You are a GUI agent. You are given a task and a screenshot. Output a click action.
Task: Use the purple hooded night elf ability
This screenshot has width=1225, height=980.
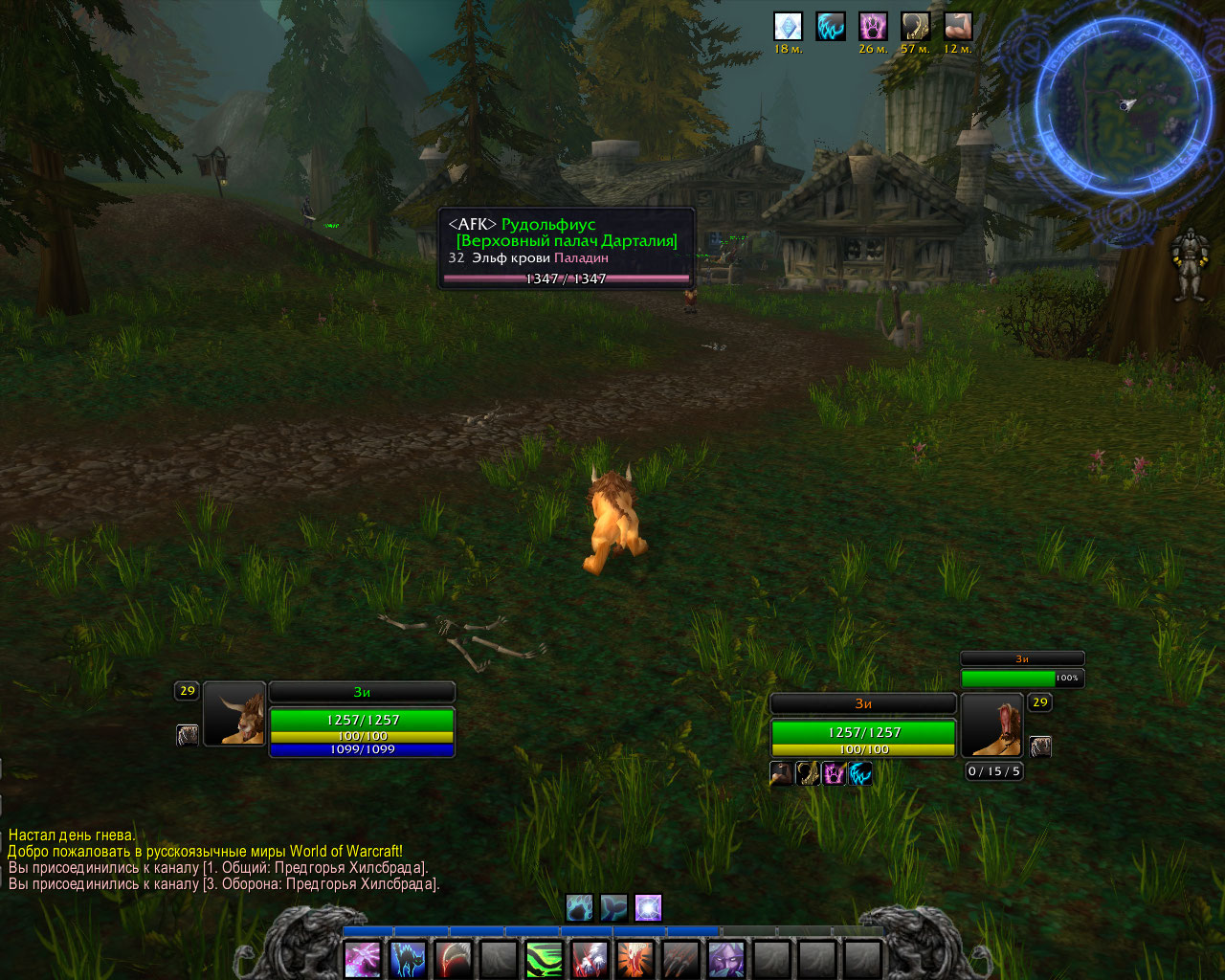(725, 958)
